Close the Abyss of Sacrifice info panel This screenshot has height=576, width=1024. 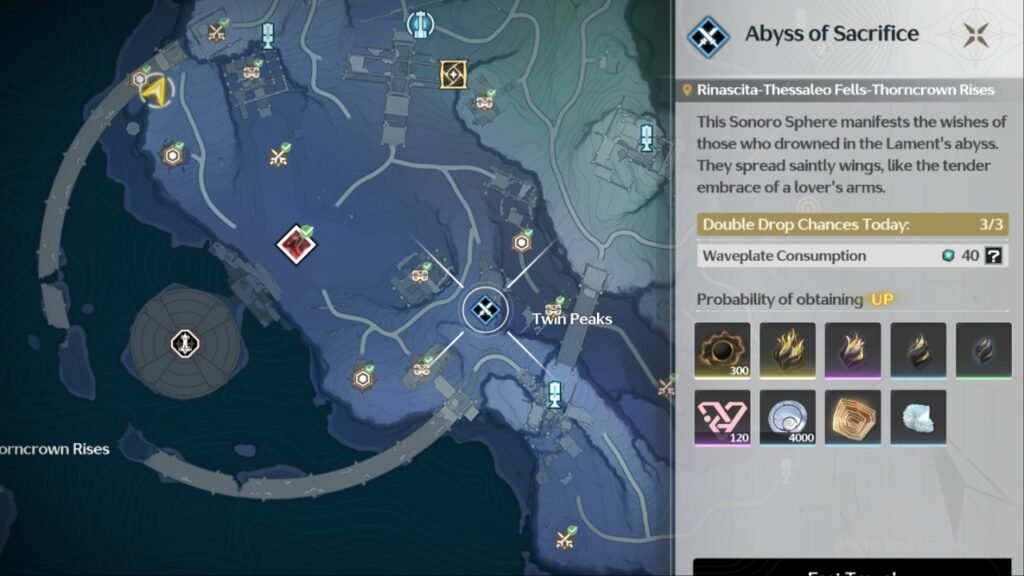point(976,35)
